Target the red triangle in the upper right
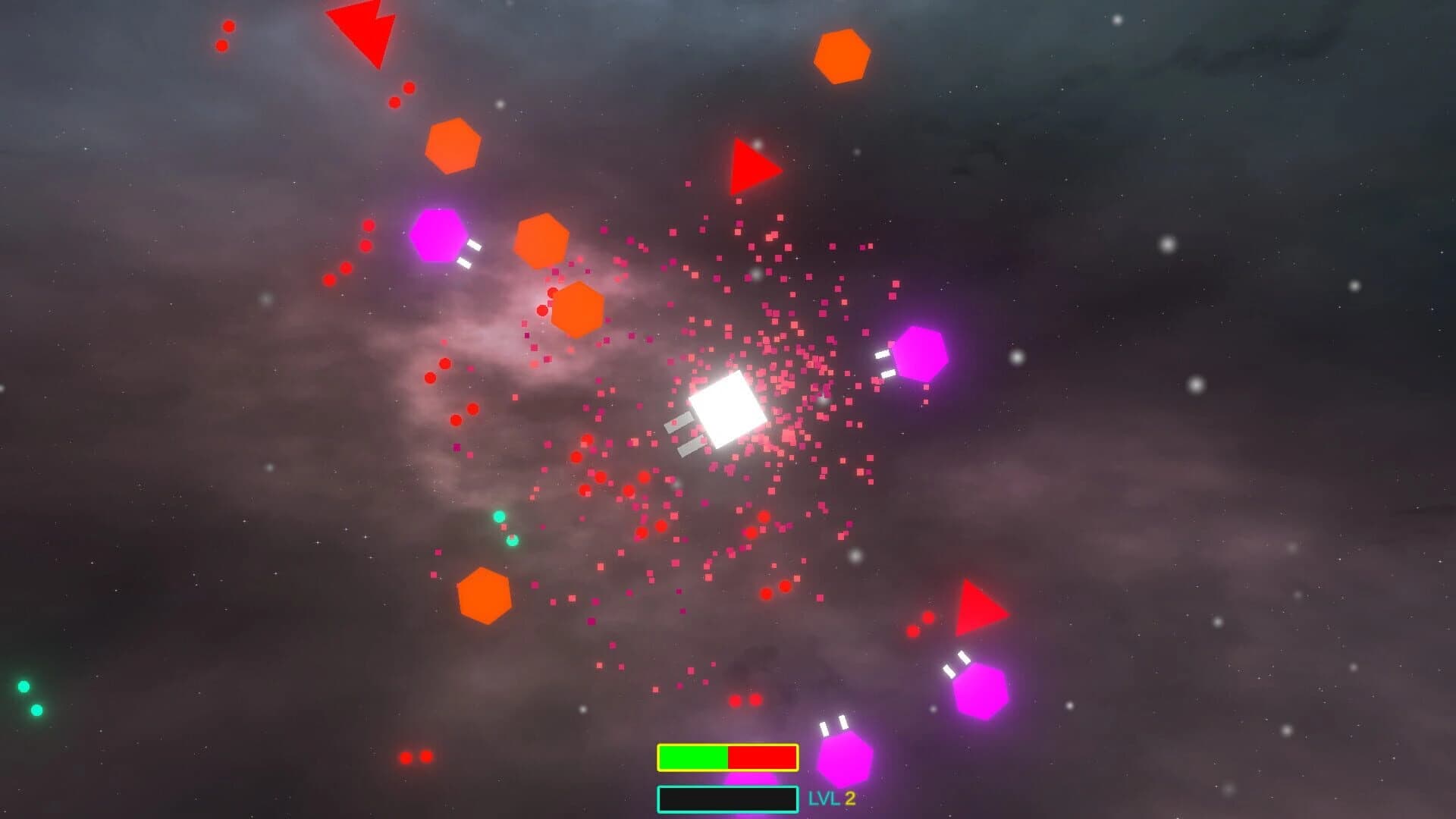The image size is (1456, 819). [749, 166]
